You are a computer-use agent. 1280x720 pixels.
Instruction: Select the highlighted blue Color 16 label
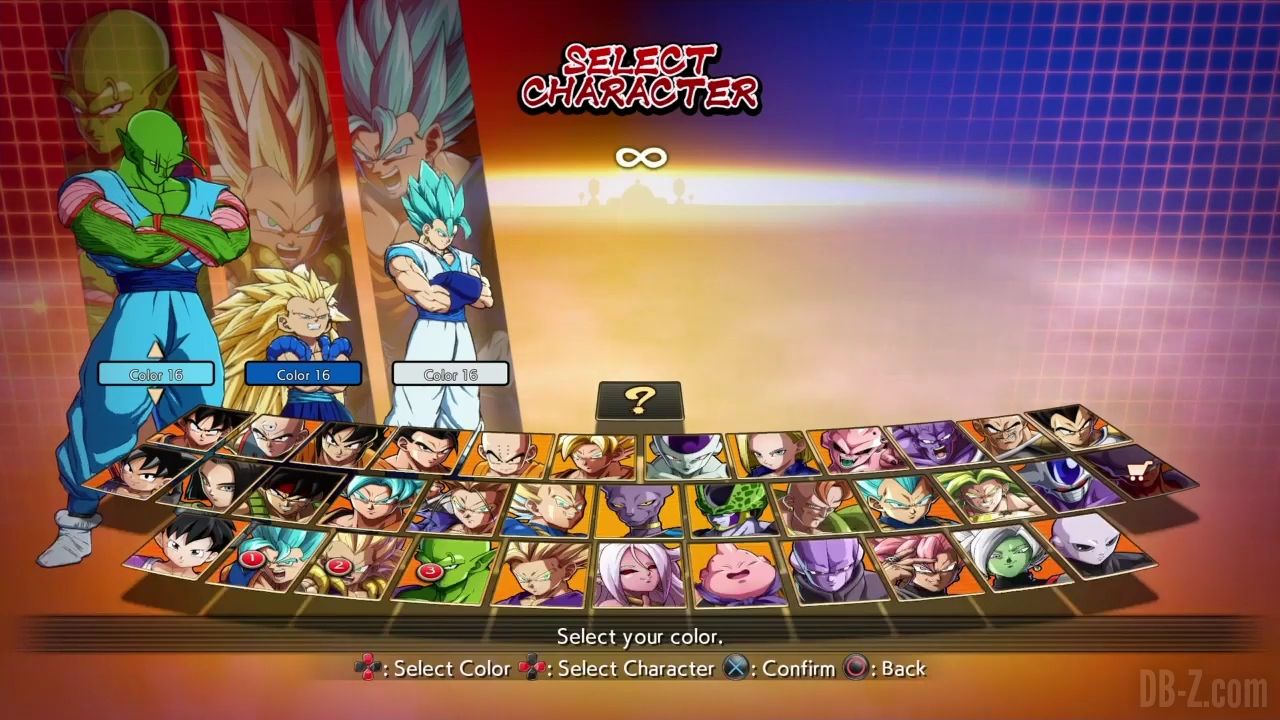(x=303, y=374)
